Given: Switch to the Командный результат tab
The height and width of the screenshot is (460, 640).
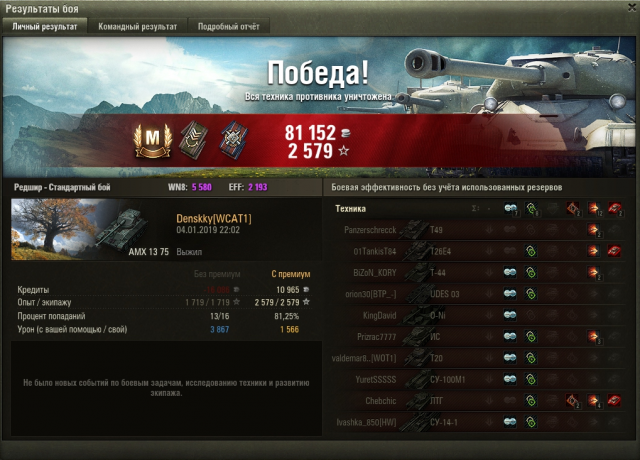Looking at the screenshot, I should pyautogui.click(x=139, y=27).
